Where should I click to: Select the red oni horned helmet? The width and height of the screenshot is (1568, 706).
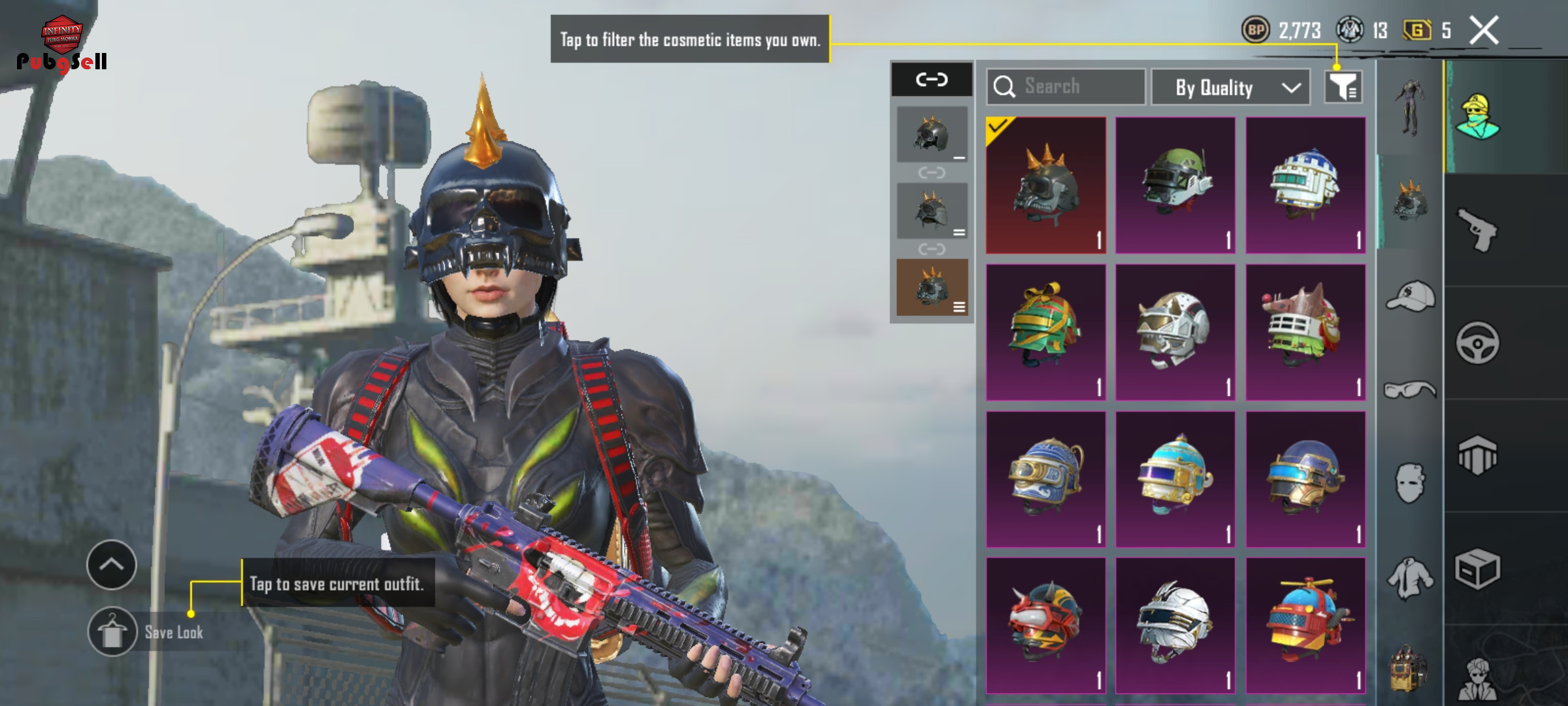click(x=1046, y=625)
